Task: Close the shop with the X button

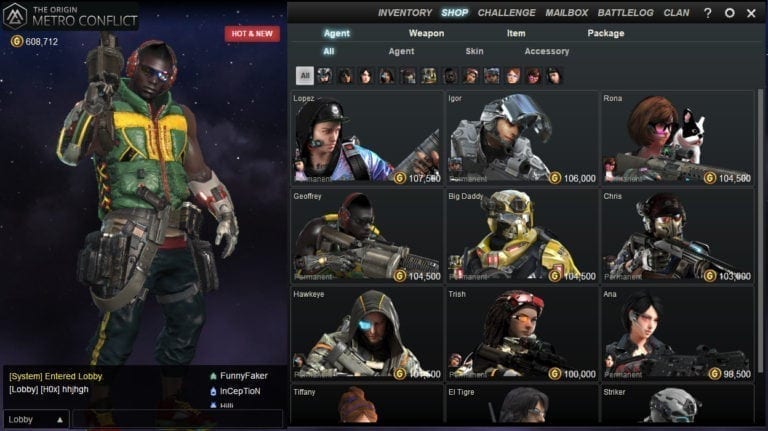Action: [x=751, y=13]
